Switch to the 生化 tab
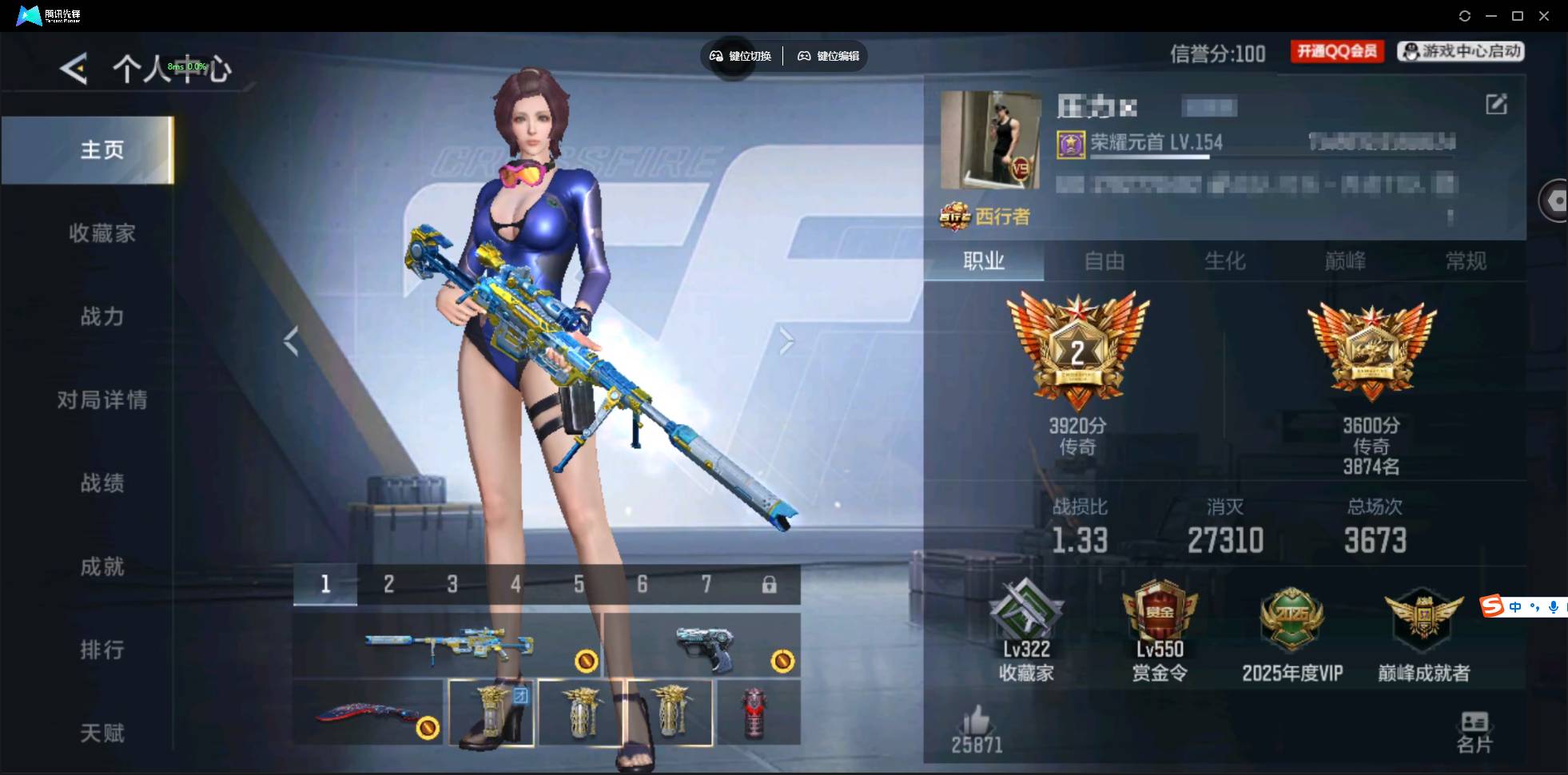1568x775 pixels. 1224,261
